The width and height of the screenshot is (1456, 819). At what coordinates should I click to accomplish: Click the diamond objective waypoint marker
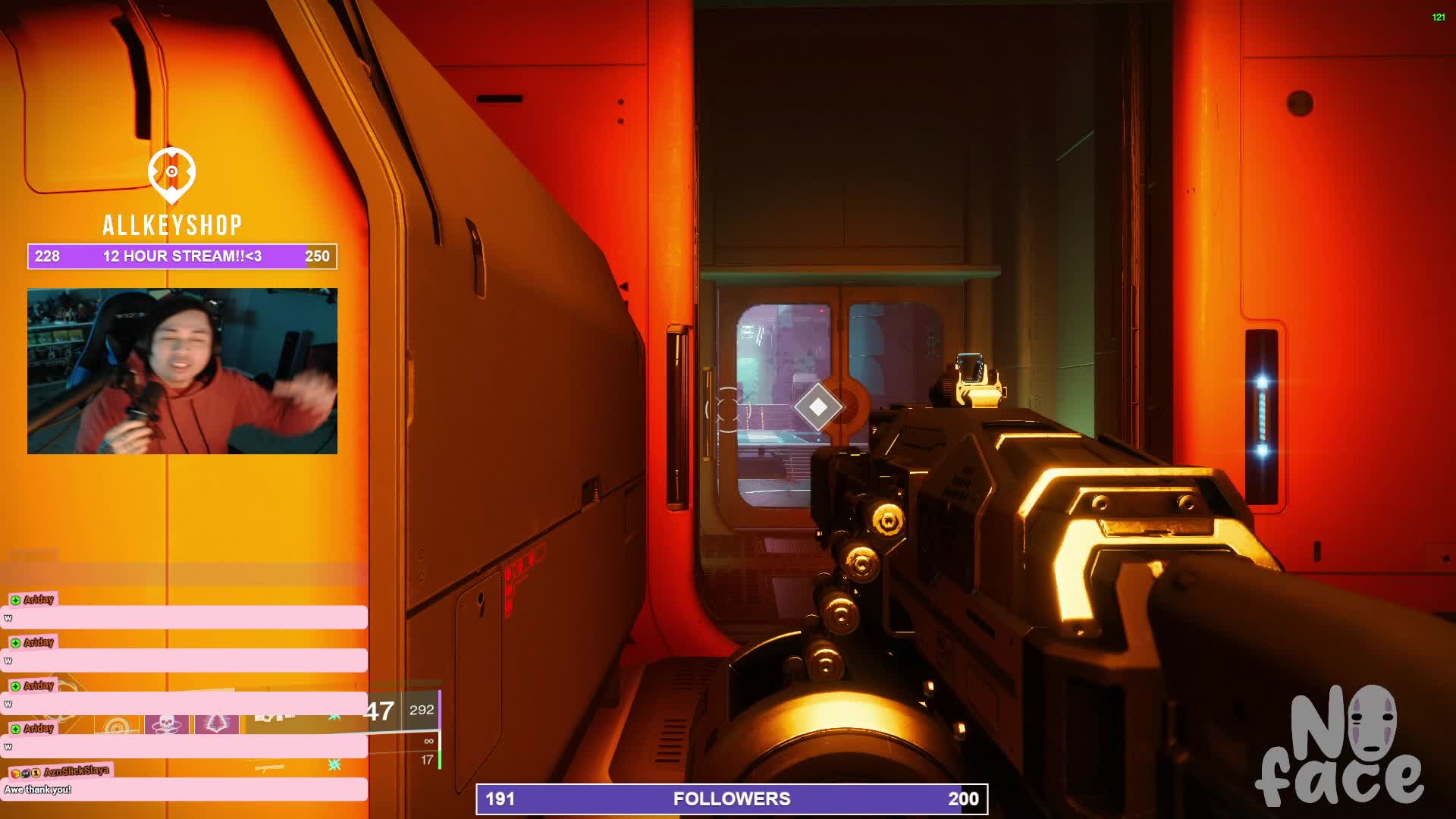pos(817,407)
